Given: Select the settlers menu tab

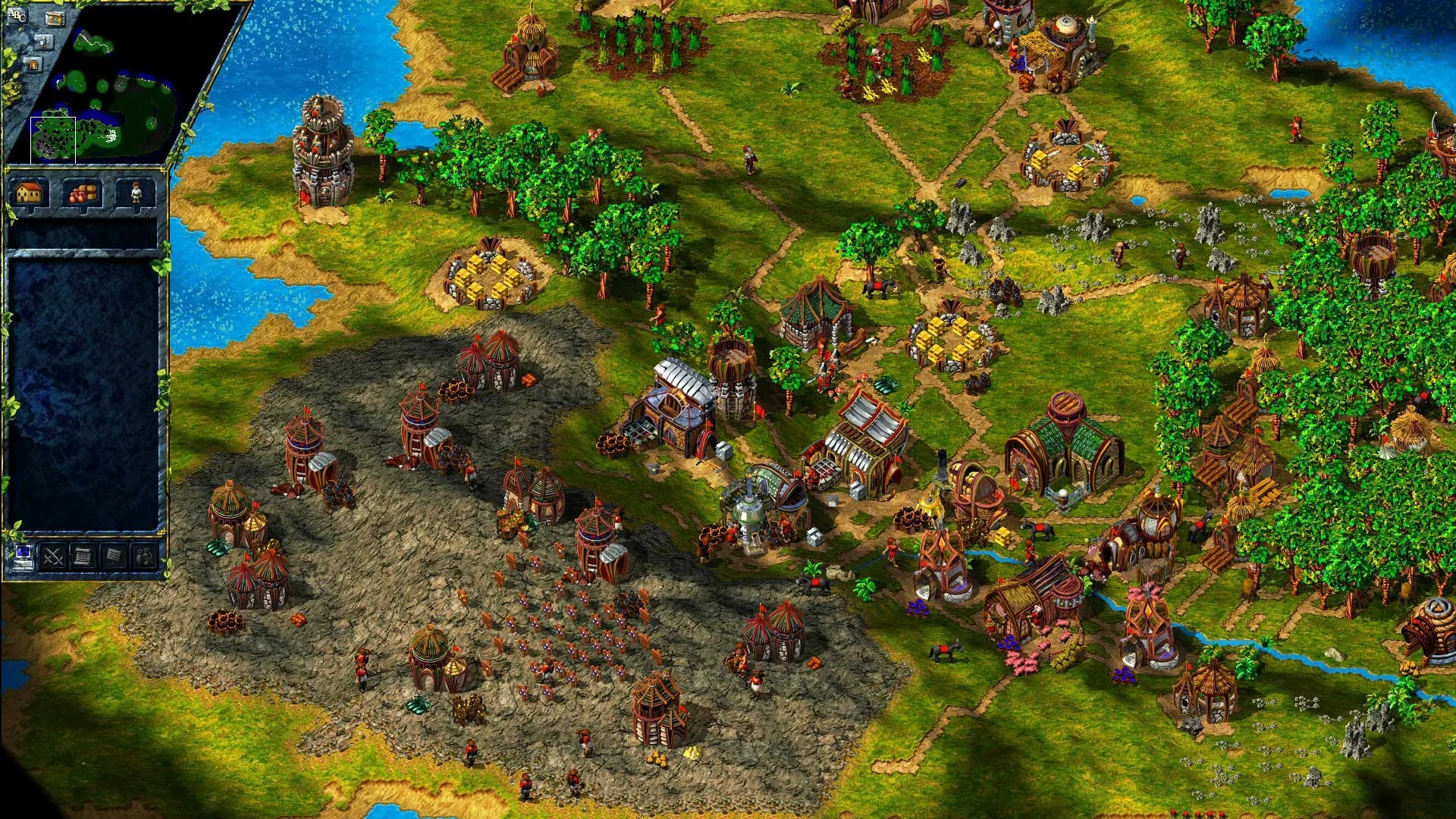Looking at the screenshot, I should [x=136, y=193].
